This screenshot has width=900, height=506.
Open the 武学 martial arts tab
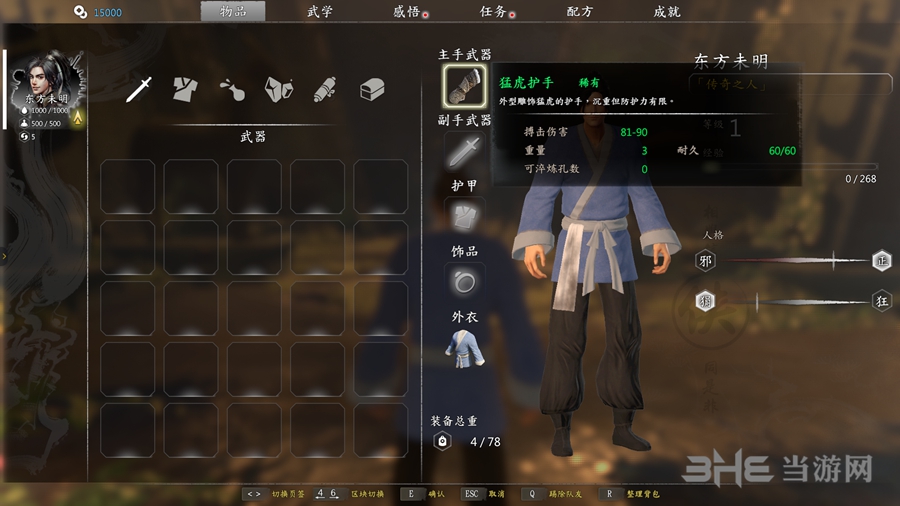[320, 12]
